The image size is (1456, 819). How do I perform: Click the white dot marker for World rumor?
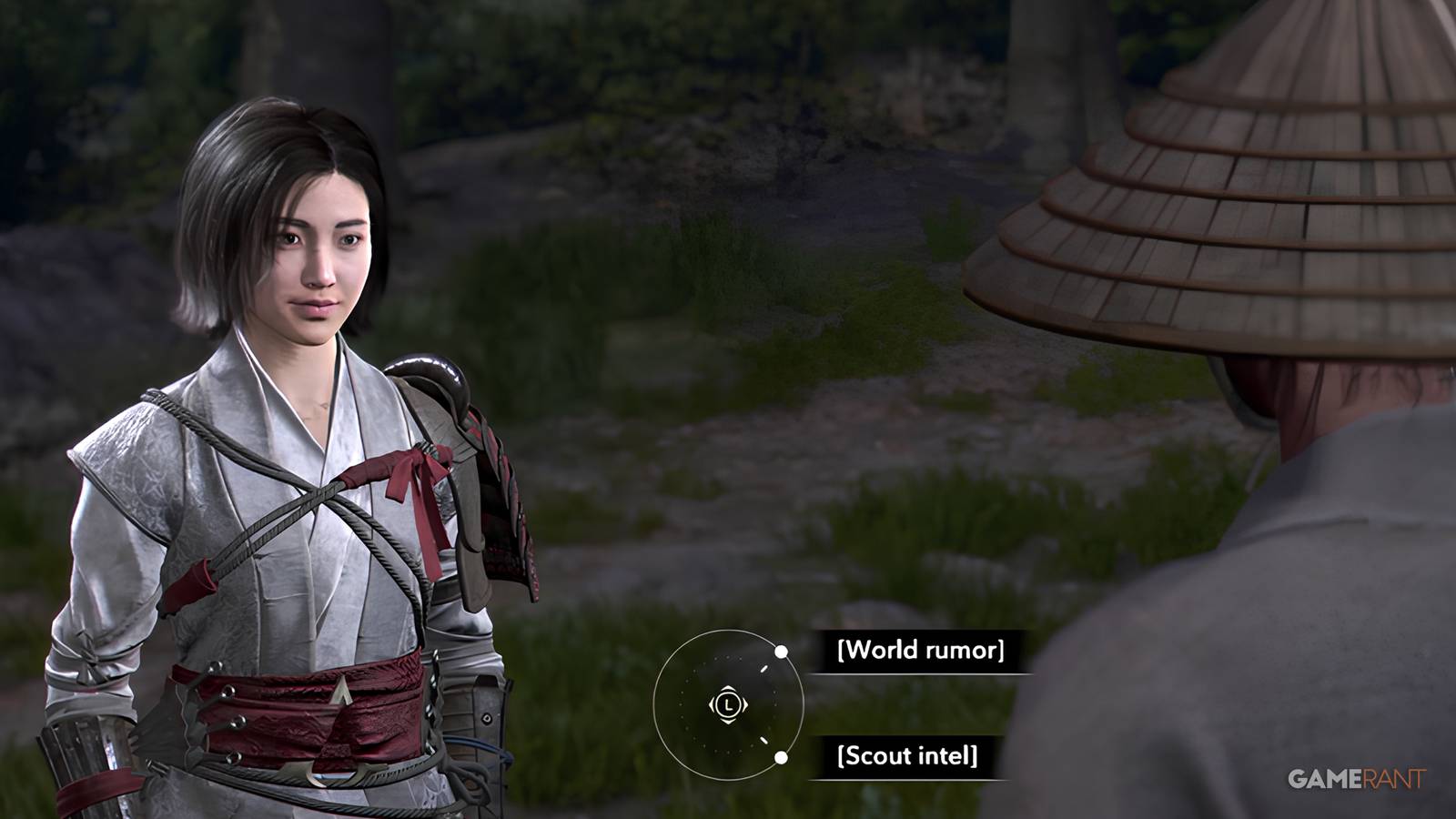tap(781, 652)
